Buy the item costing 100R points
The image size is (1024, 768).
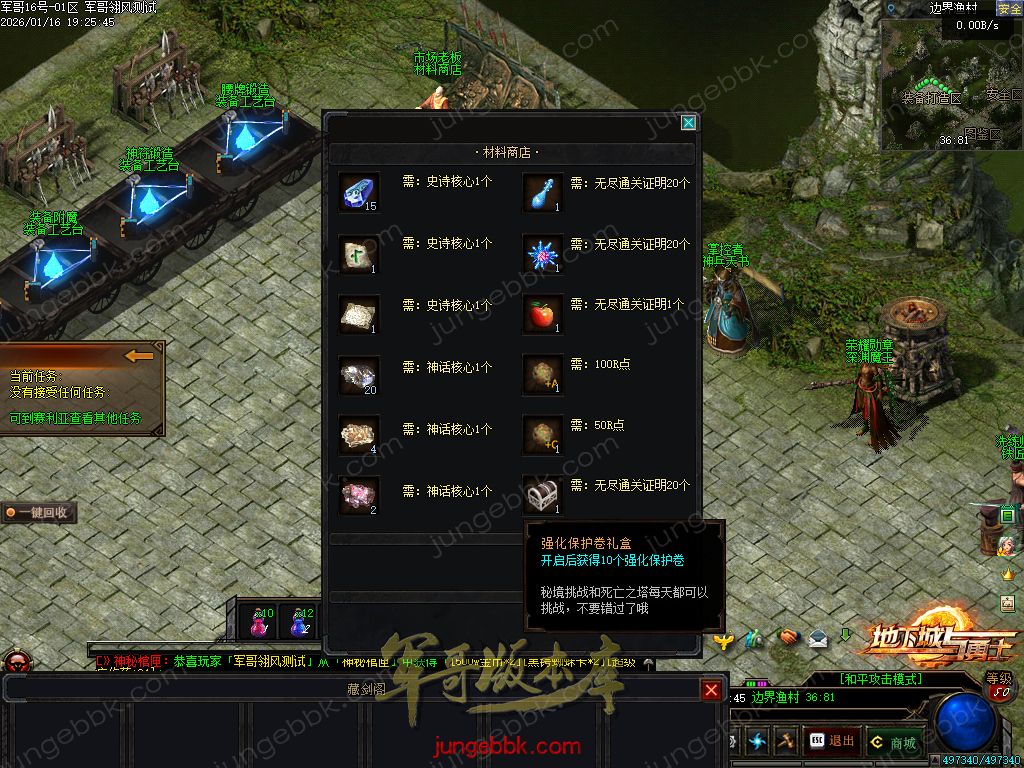point(543,375)
